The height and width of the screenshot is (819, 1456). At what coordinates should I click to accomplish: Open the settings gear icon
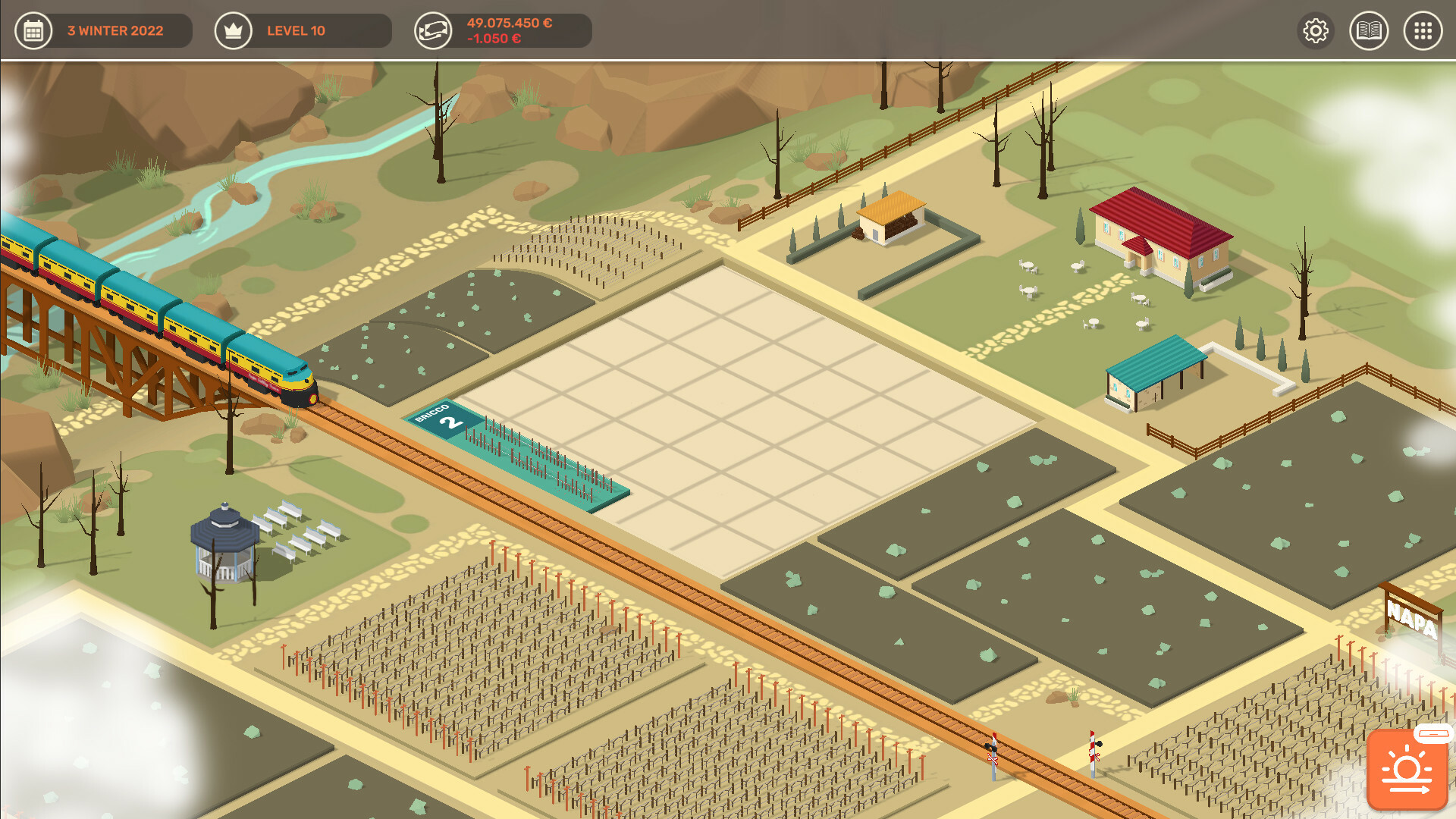(1316, 31)
